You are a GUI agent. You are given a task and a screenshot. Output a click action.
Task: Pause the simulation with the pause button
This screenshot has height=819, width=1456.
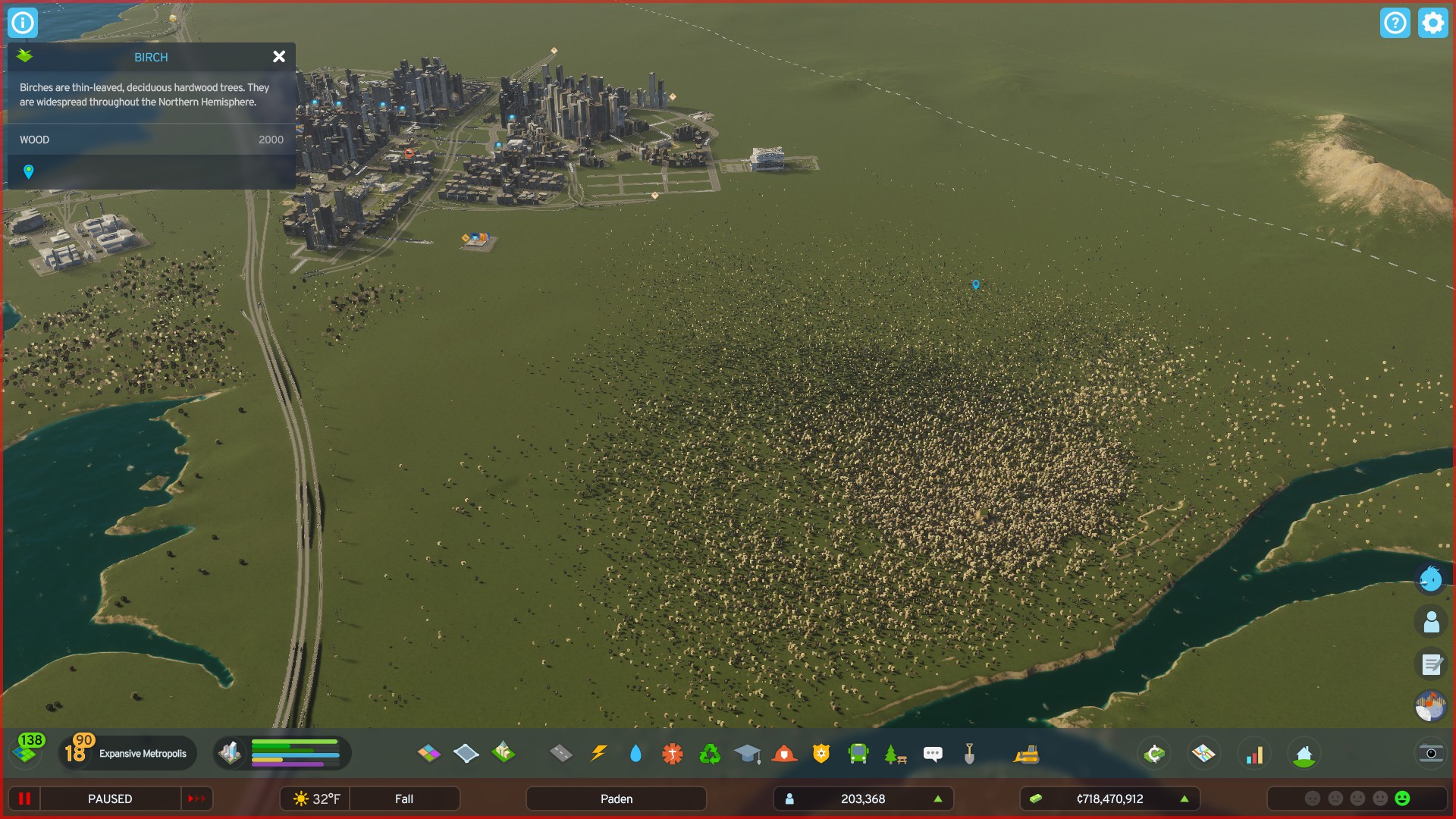pyautogui.click(x=25, y=799)
